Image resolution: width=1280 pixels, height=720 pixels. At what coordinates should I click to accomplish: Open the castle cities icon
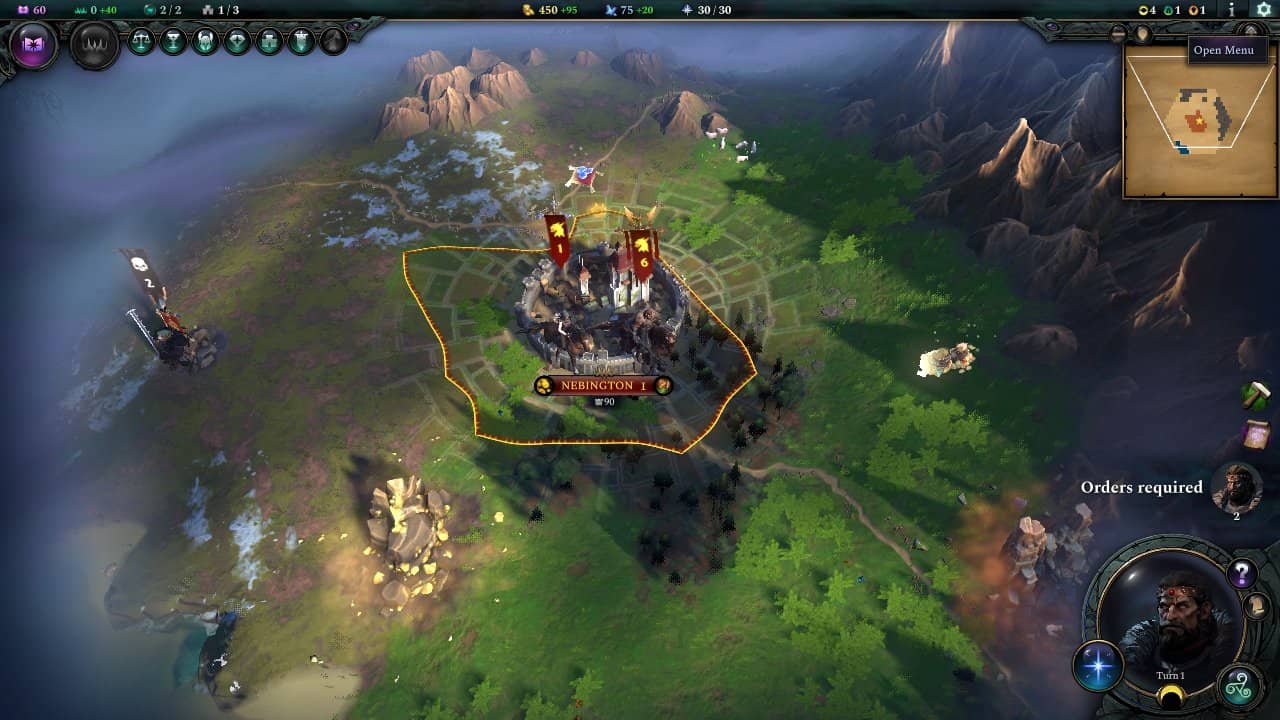(x=270, y=41)
